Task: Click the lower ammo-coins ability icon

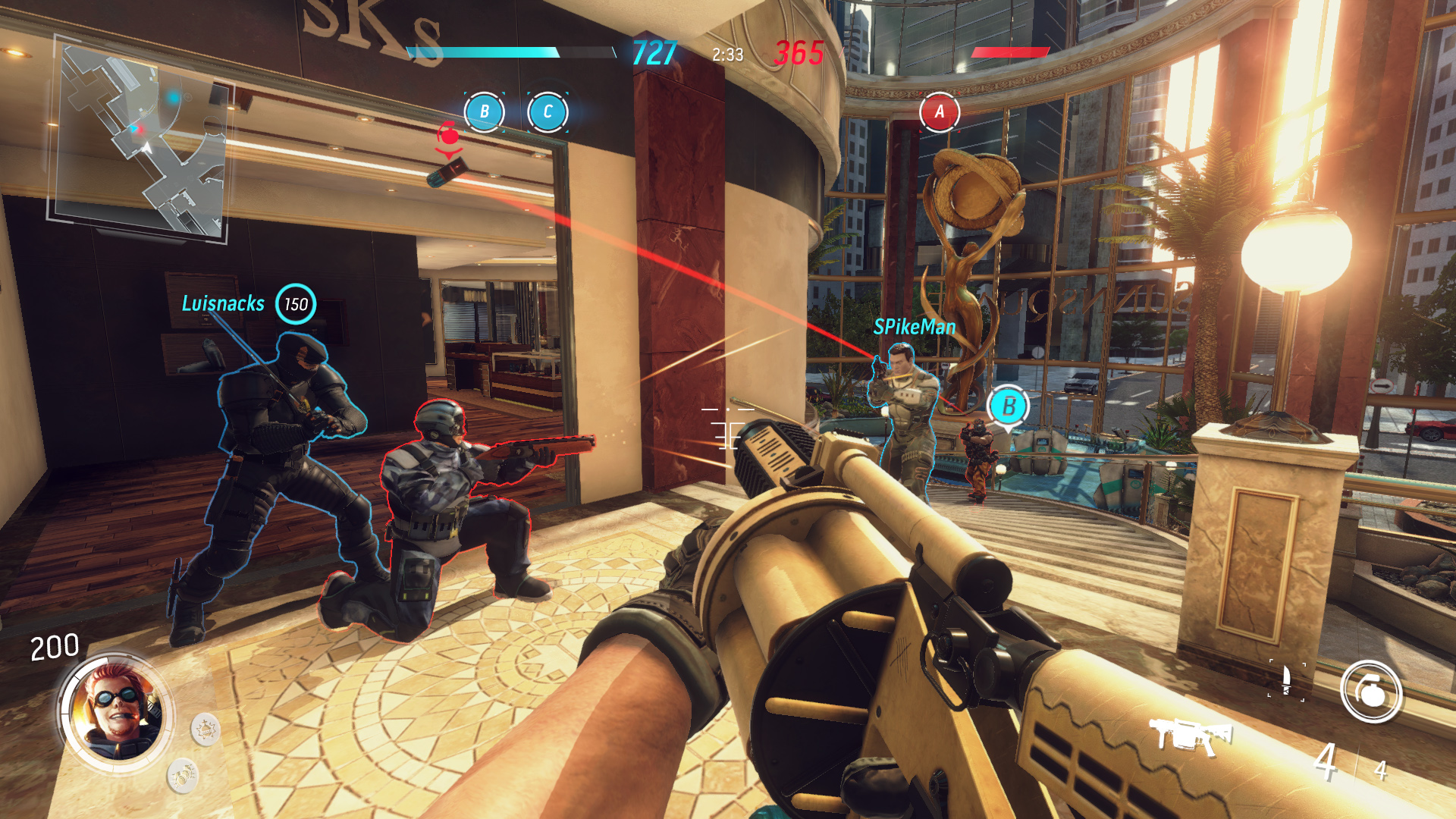Action: 182,774
